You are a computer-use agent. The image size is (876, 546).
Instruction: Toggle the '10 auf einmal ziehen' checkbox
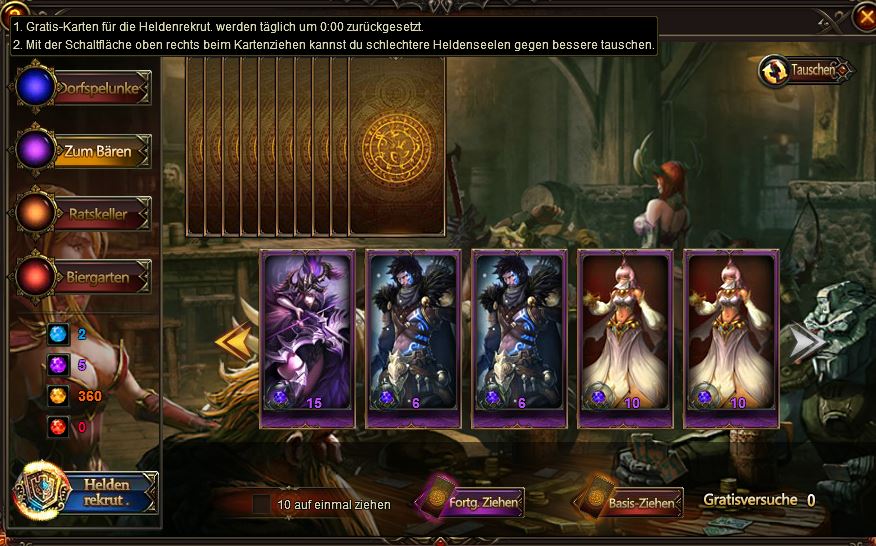click(x=261, y=504)
